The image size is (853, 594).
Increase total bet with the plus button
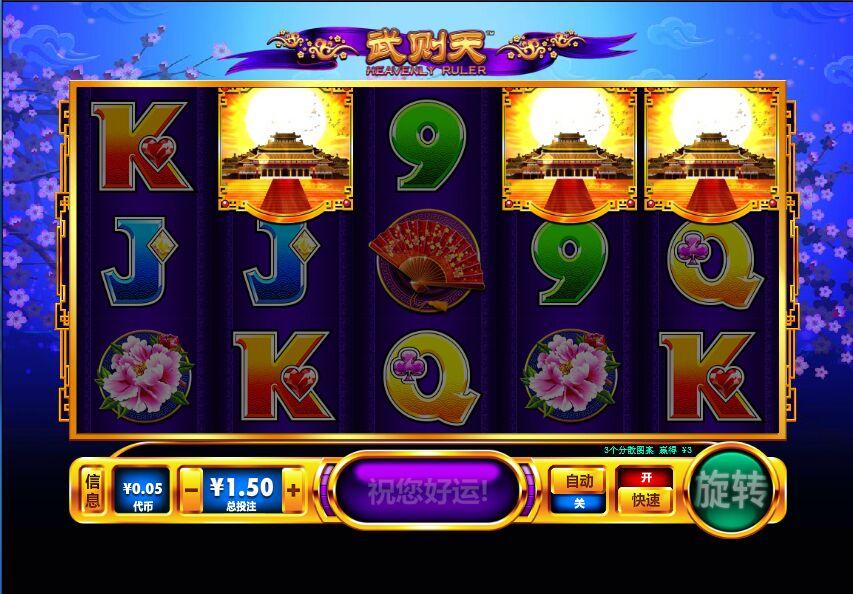(293, 491)
